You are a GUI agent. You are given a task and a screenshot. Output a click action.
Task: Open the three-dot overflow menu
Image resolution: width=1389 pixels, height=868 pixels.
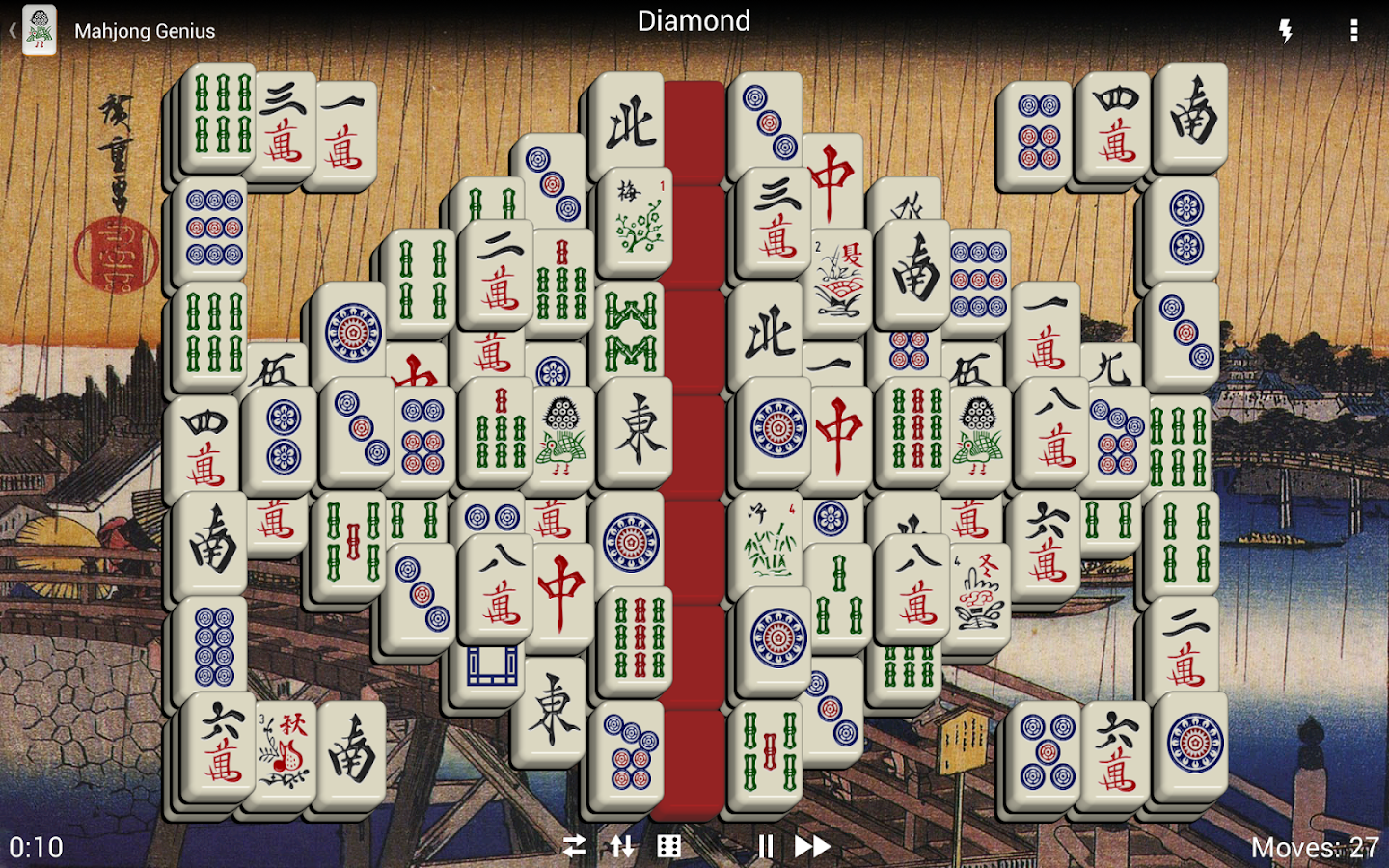coord(1354,31)
